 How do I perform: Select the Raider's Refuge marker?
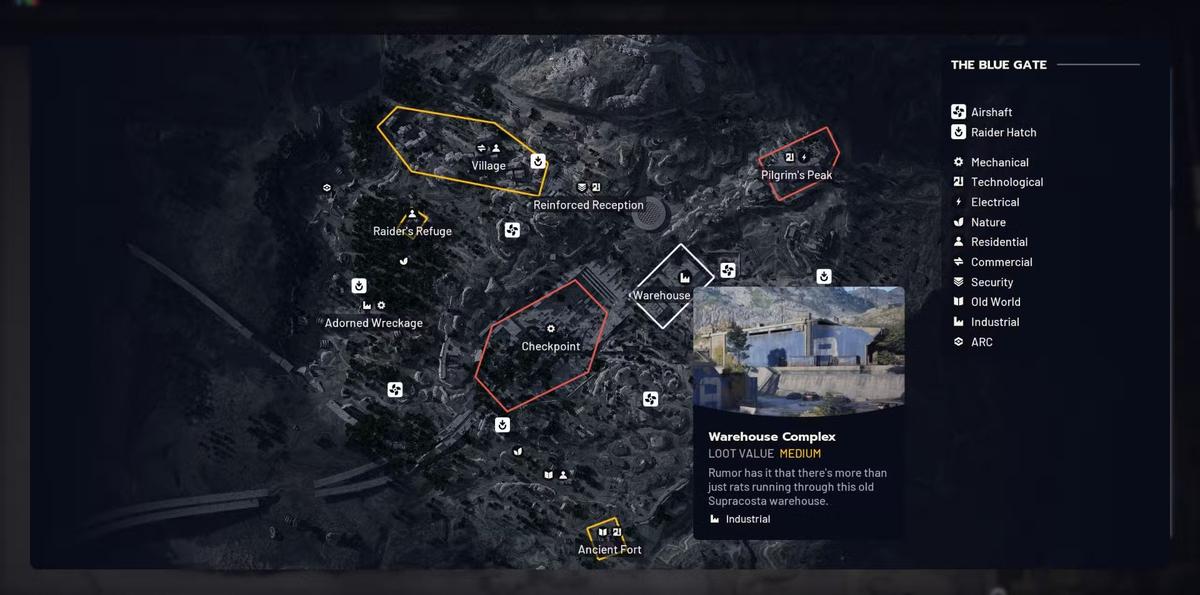(412, 231)
